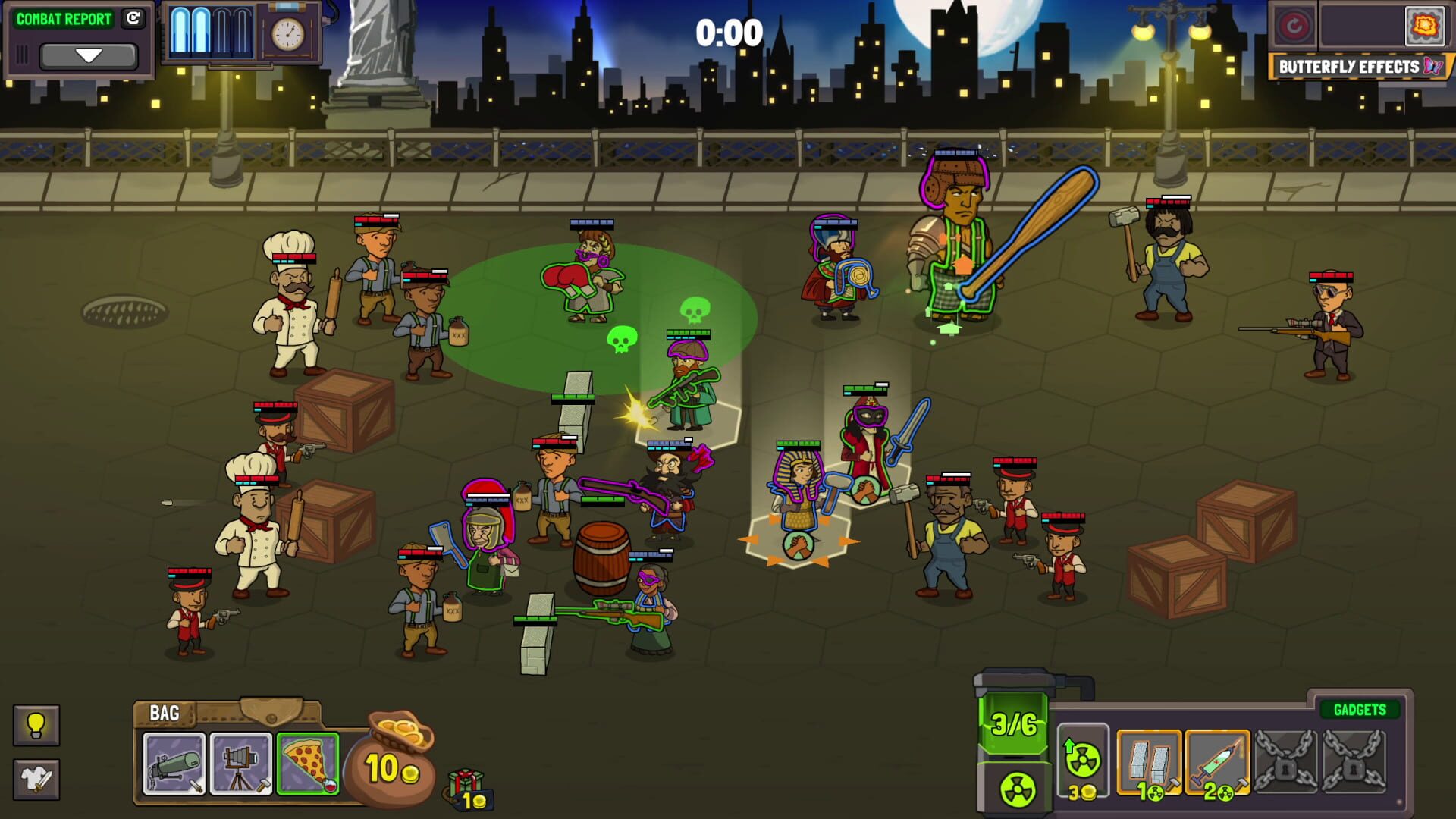Expand the Combat Report with the arrow button
The height and width of the screenshot is (819, 1456).
pyautogui.click(x=89, y=55)
